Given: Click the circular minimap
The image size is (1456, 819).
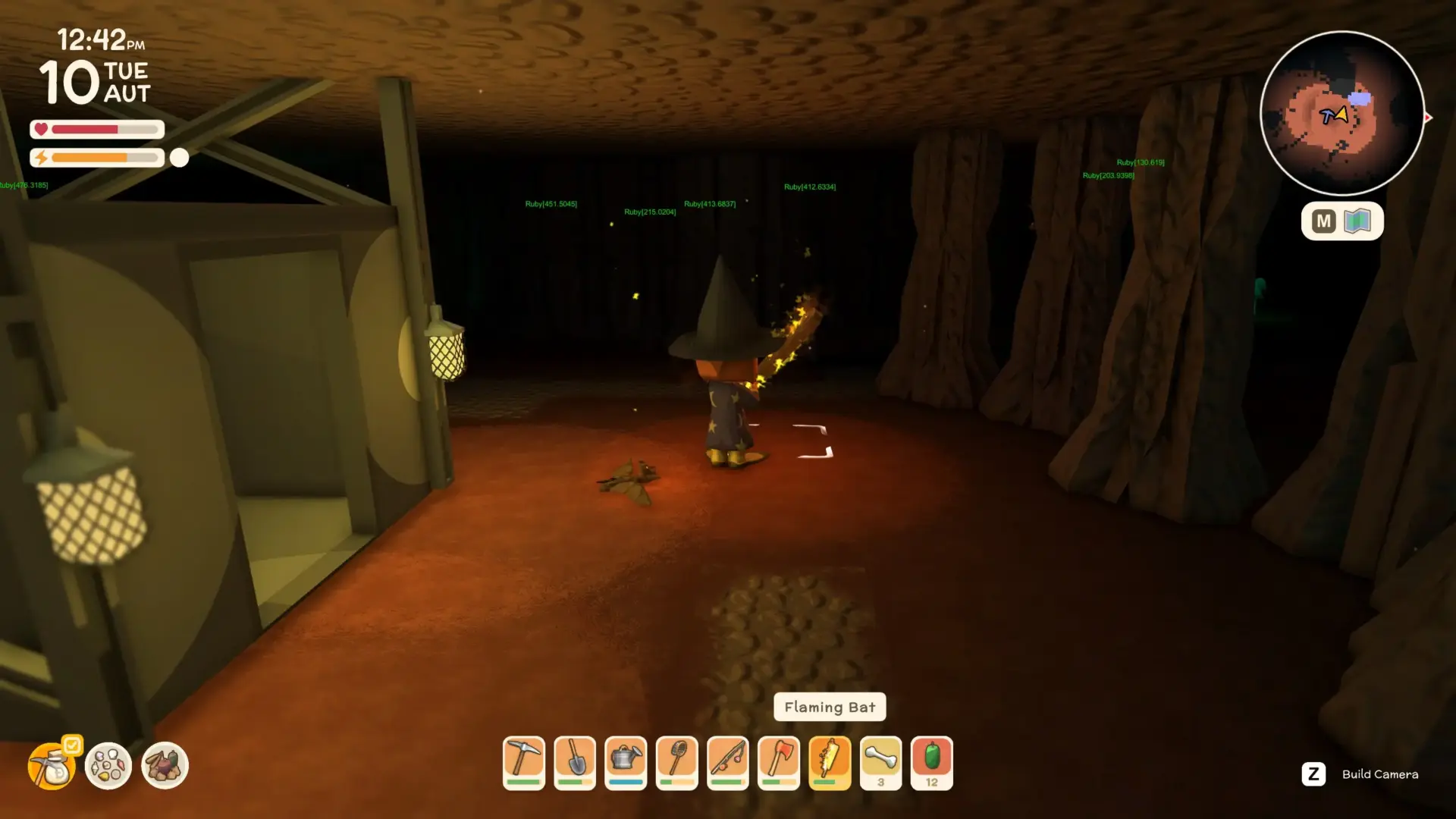Looking at the screenshot, I should point(1341,114).
